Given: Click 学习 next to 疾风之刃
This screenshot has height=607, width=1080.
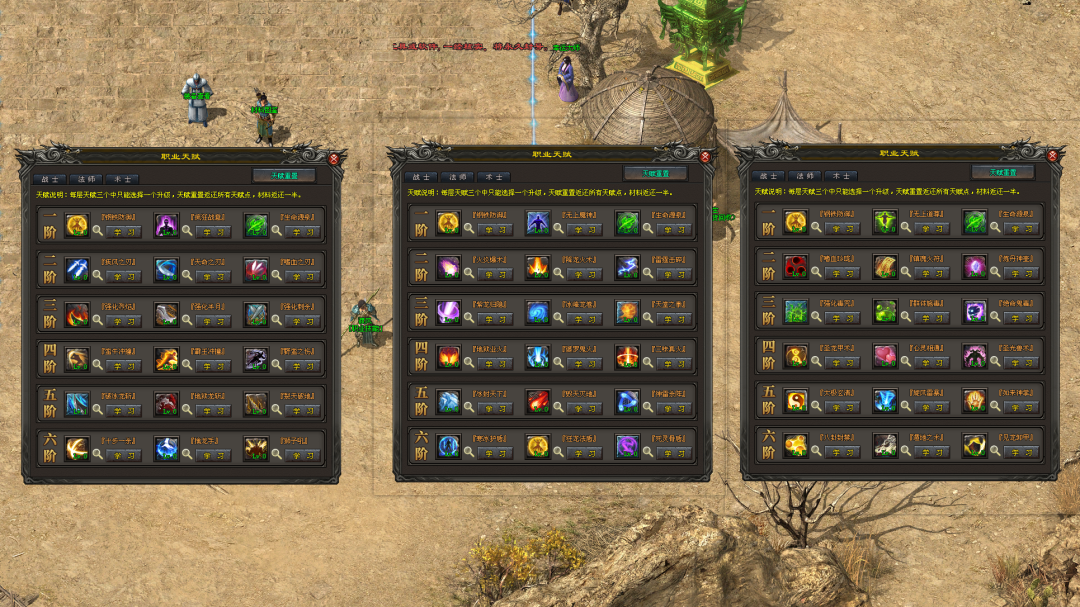Looking at the screenshot, I should [124, 274].
